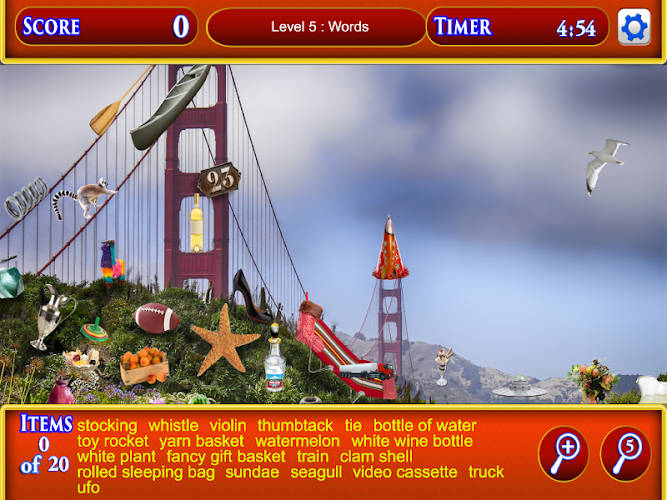Screen dimensions: 667x500
Task: Use the hint magnifier showing 5
Action: (x=625, y=454)
